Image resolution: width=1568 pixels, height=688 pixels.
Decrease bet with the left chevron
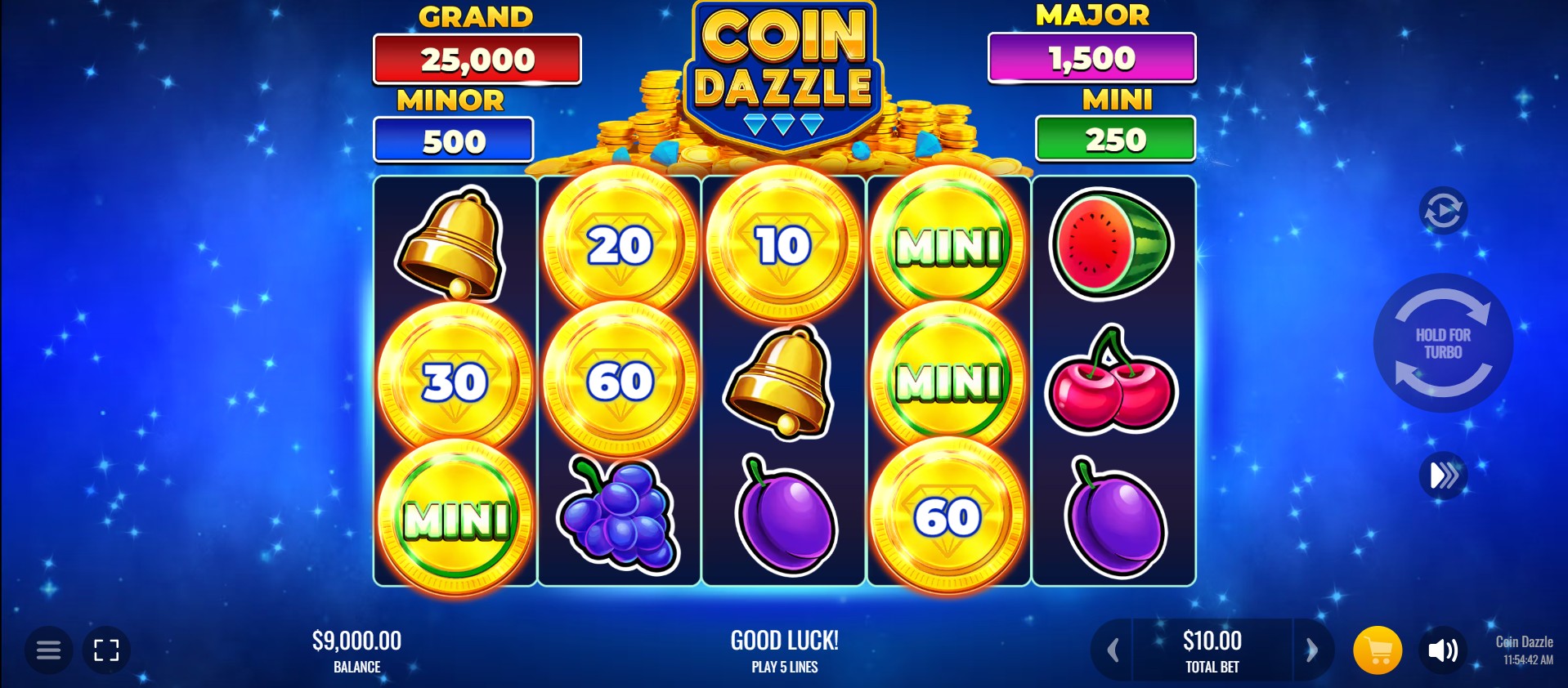click(1111, 650)
